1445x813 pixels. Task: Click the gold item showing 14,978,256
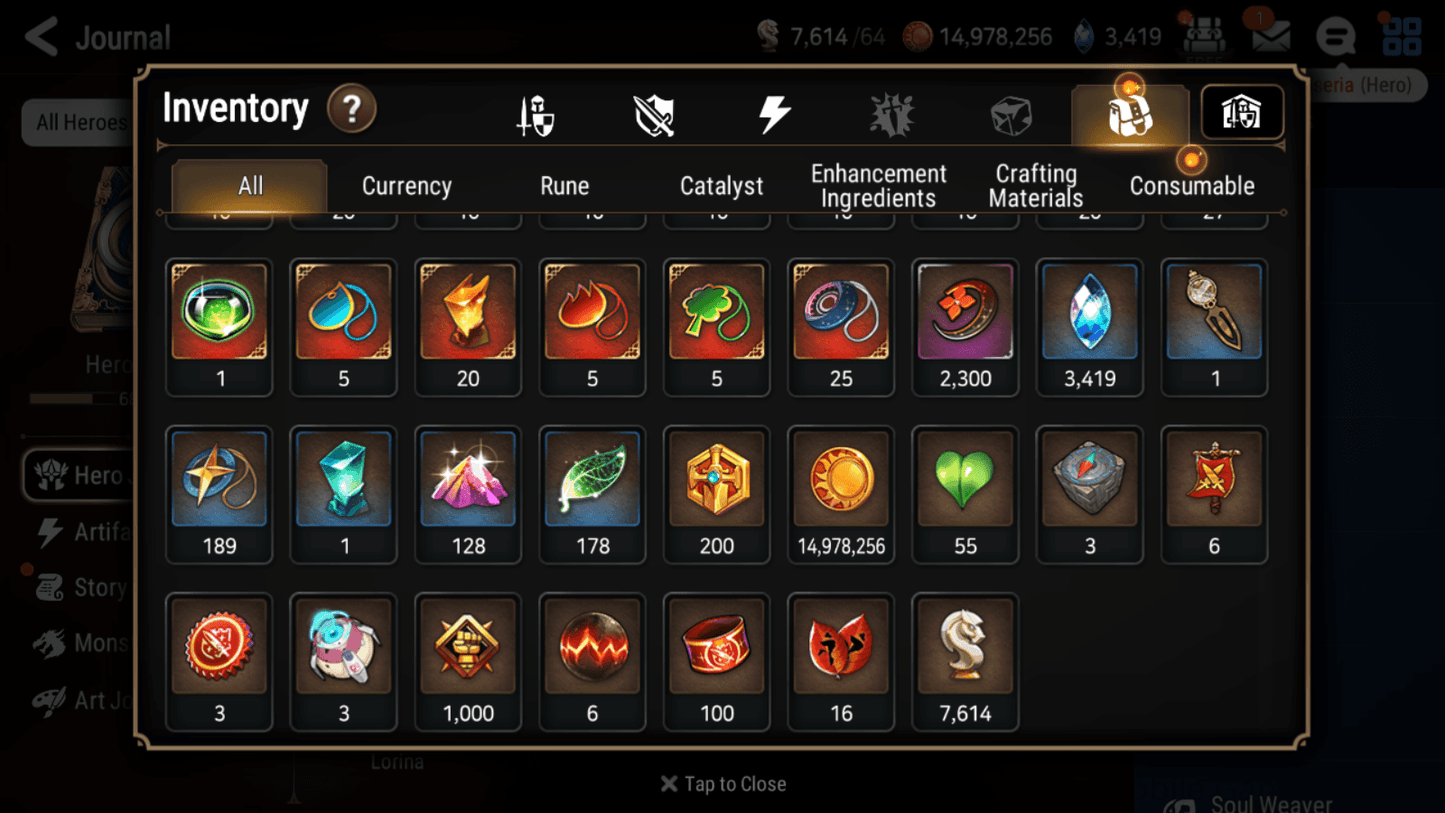point(840,480)
